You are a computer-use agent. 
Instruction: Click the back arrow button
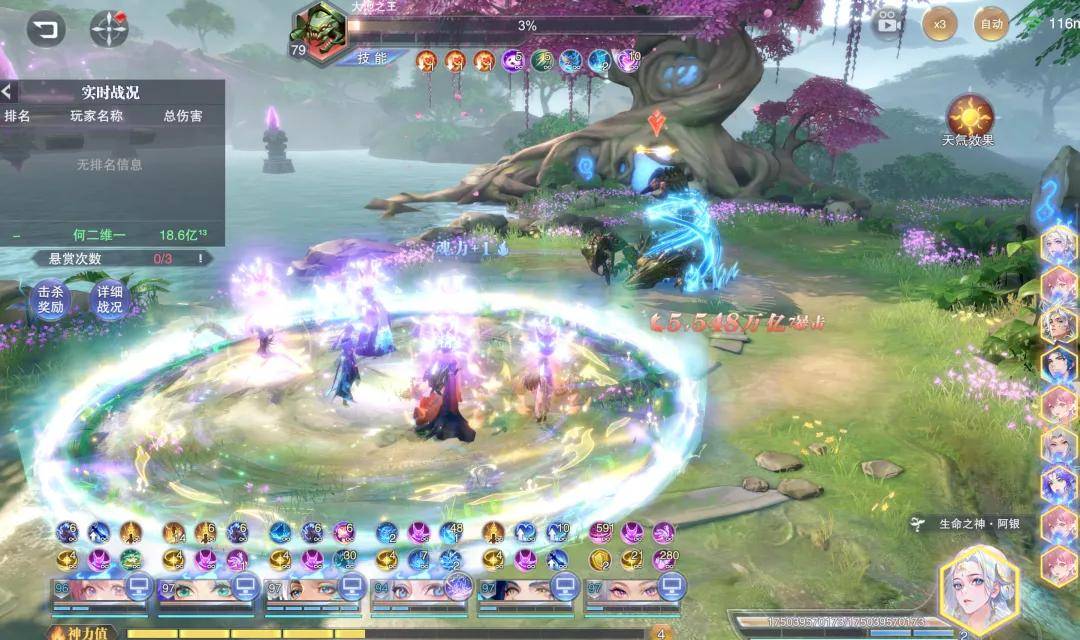click(x=45, y=28)
